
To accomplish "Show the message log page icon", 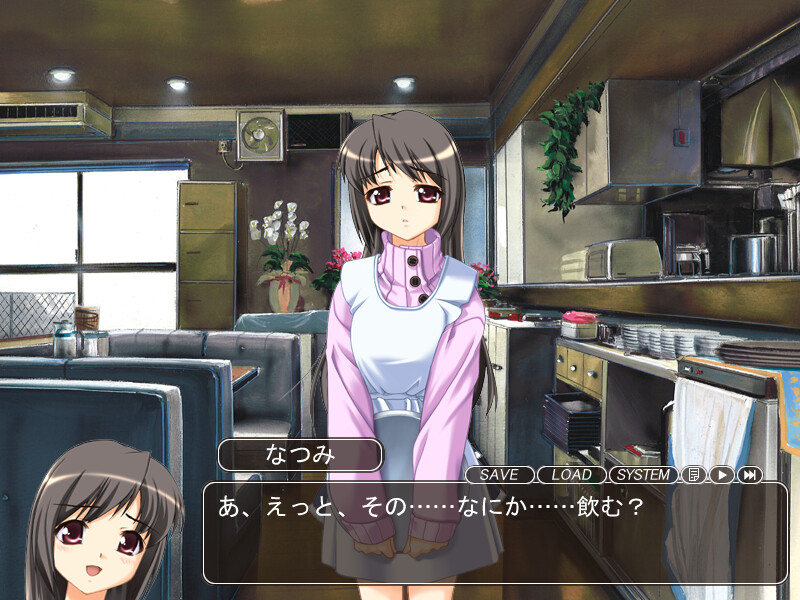I will (693, 475).
